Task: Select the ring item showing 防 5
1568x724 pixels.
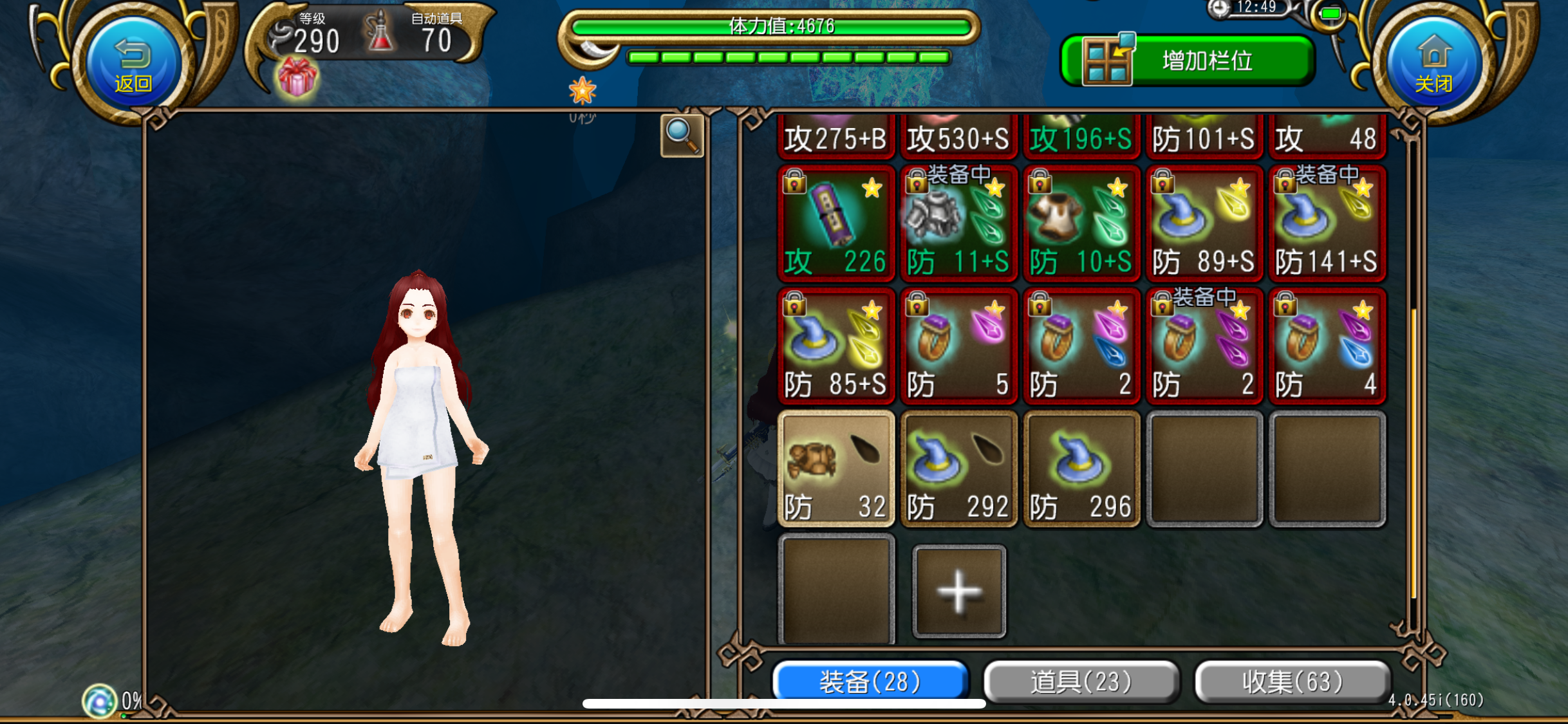Action: 959,341
